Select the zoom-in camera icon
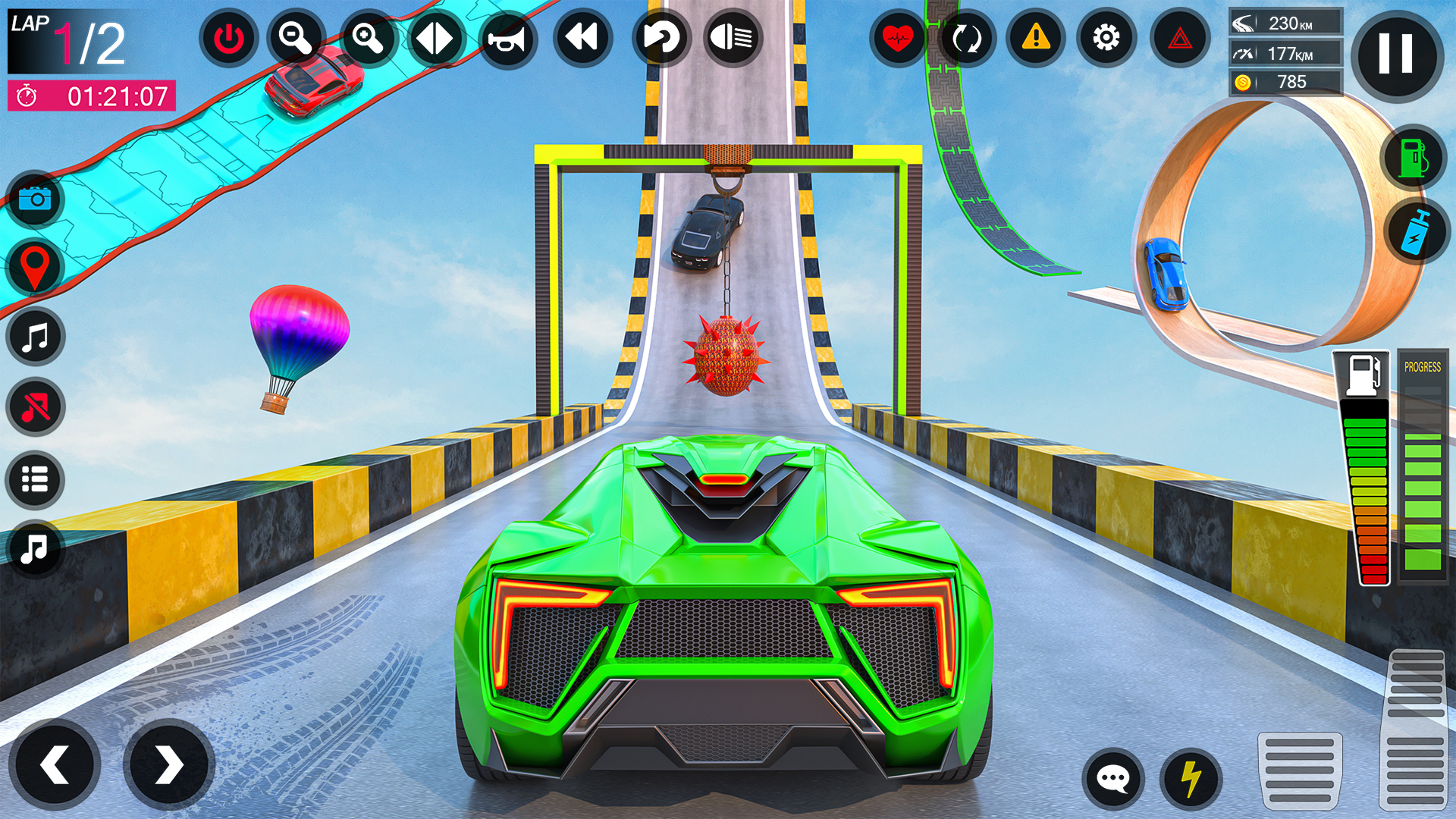 pos(368,37)
